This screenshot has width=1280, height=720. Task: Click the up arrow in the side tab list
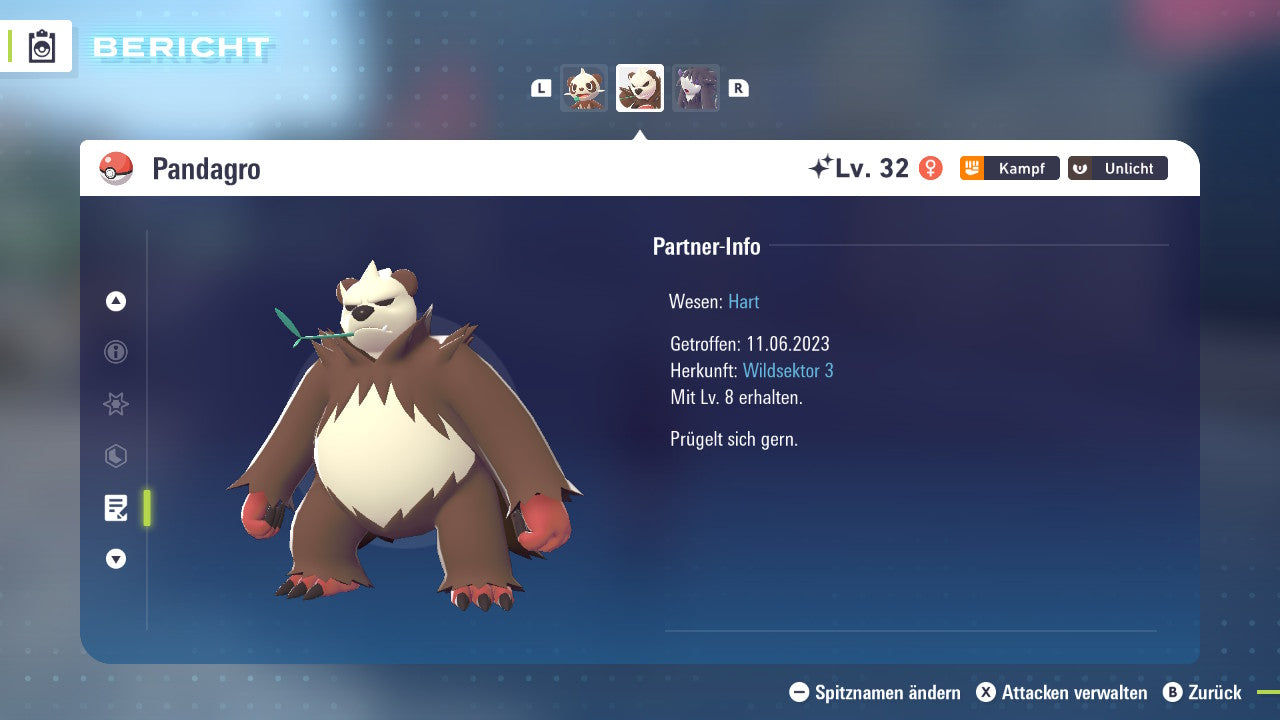(x=116, y=301)
